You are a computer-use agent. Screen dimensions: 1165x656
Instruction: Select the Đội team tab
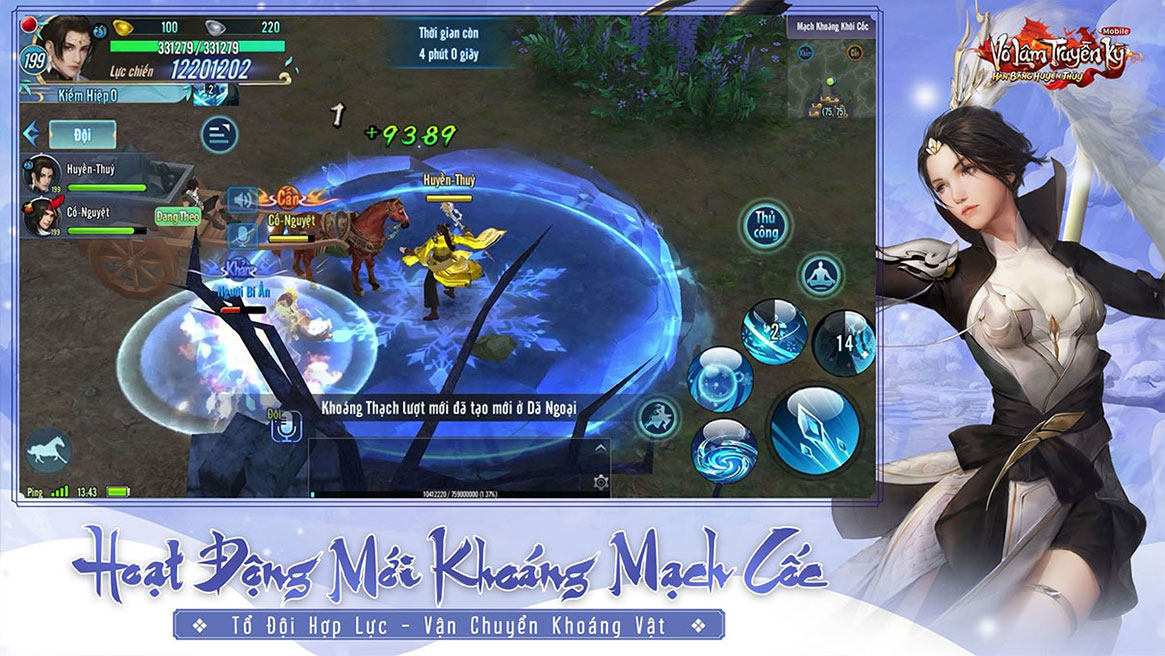81,133
